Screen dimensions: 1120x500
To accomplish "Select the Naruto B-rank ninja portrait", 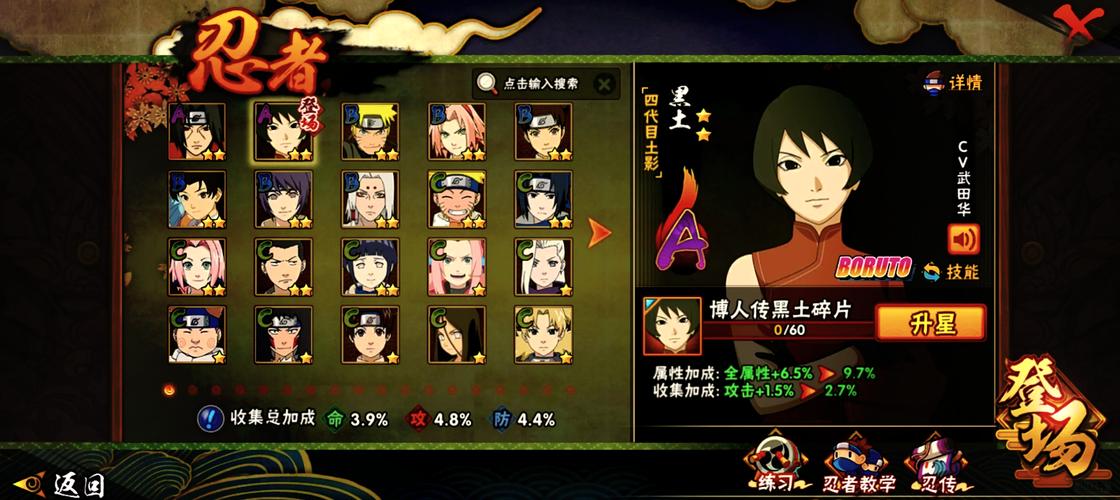I will click(x=371, y=131).
